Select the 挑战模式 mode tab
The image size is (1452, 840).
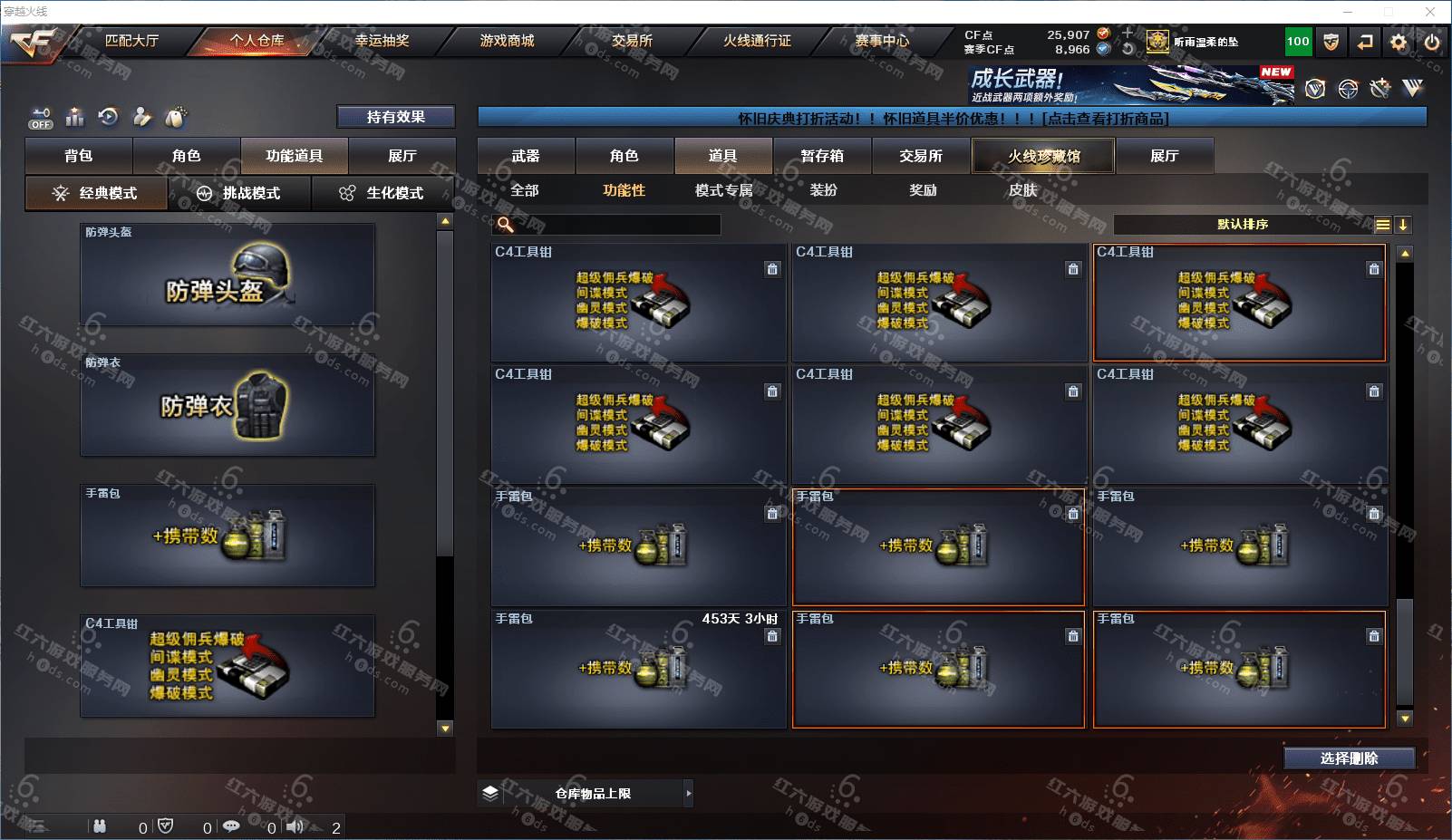click(x=240, y=193)
